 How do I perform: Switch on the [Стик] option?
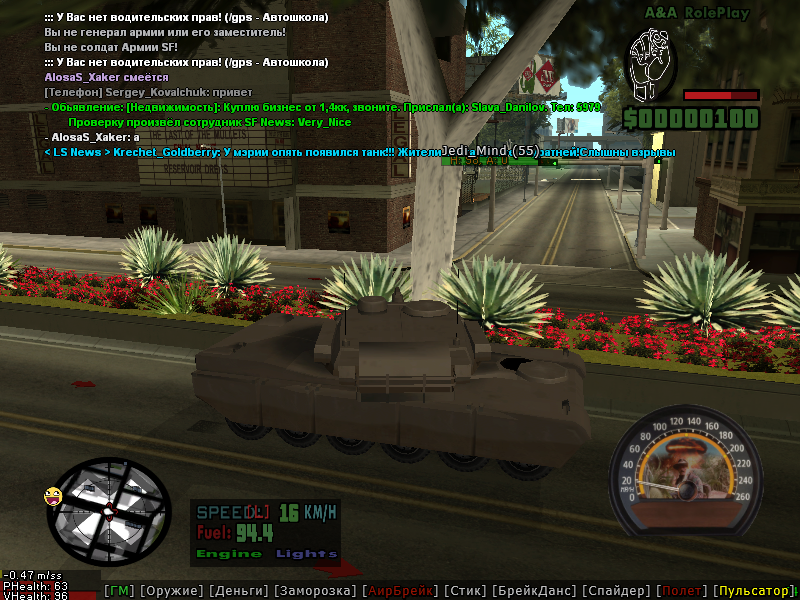(x=467, y=591)
